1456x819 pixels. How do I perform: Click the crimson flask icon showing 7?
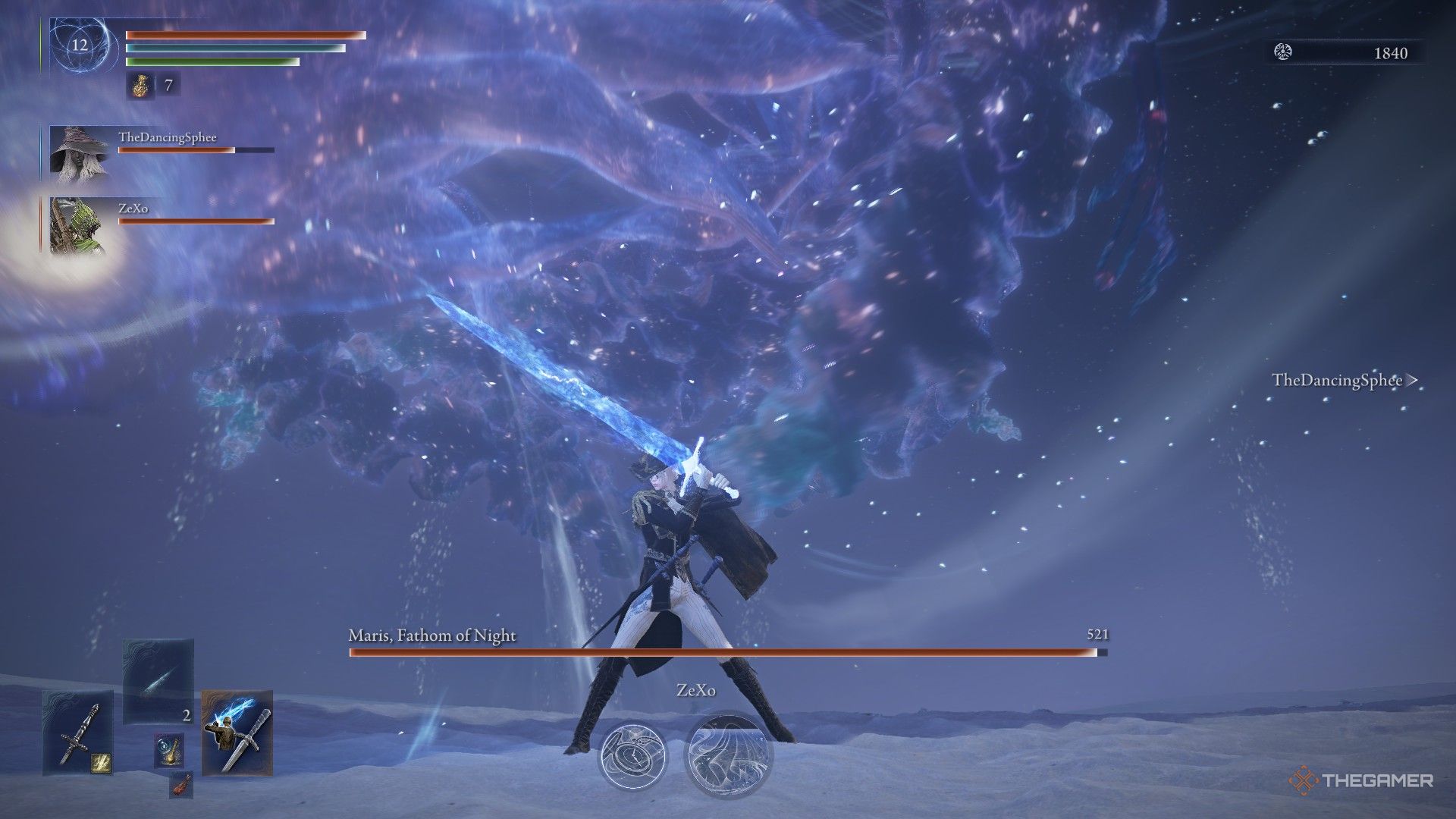(x=141, y=86)
